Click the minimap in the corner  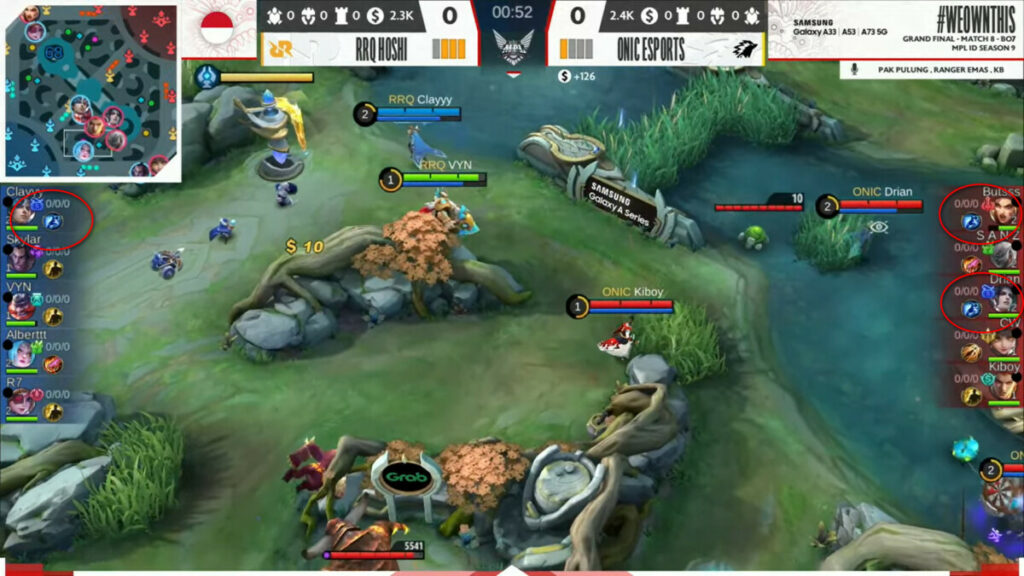pos(91,92)
